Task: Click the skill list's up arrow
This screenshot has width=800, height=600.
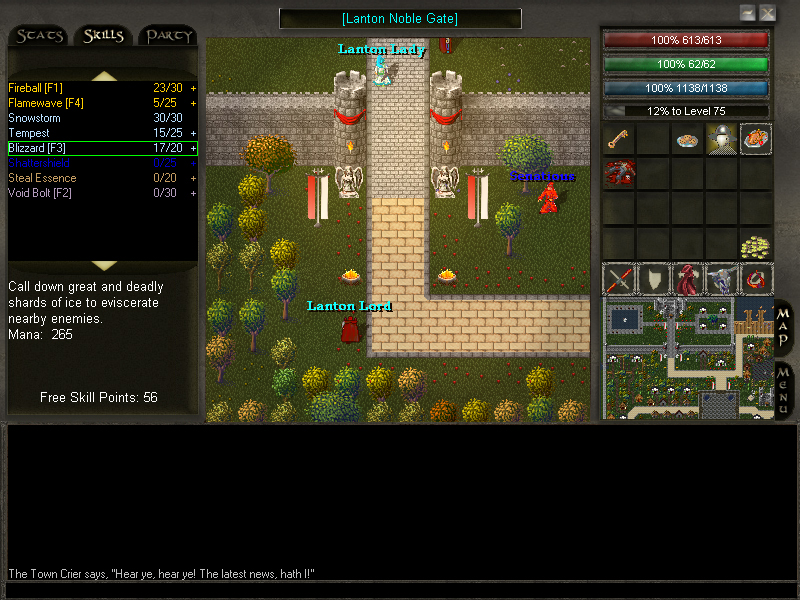Action: (104, 76)
